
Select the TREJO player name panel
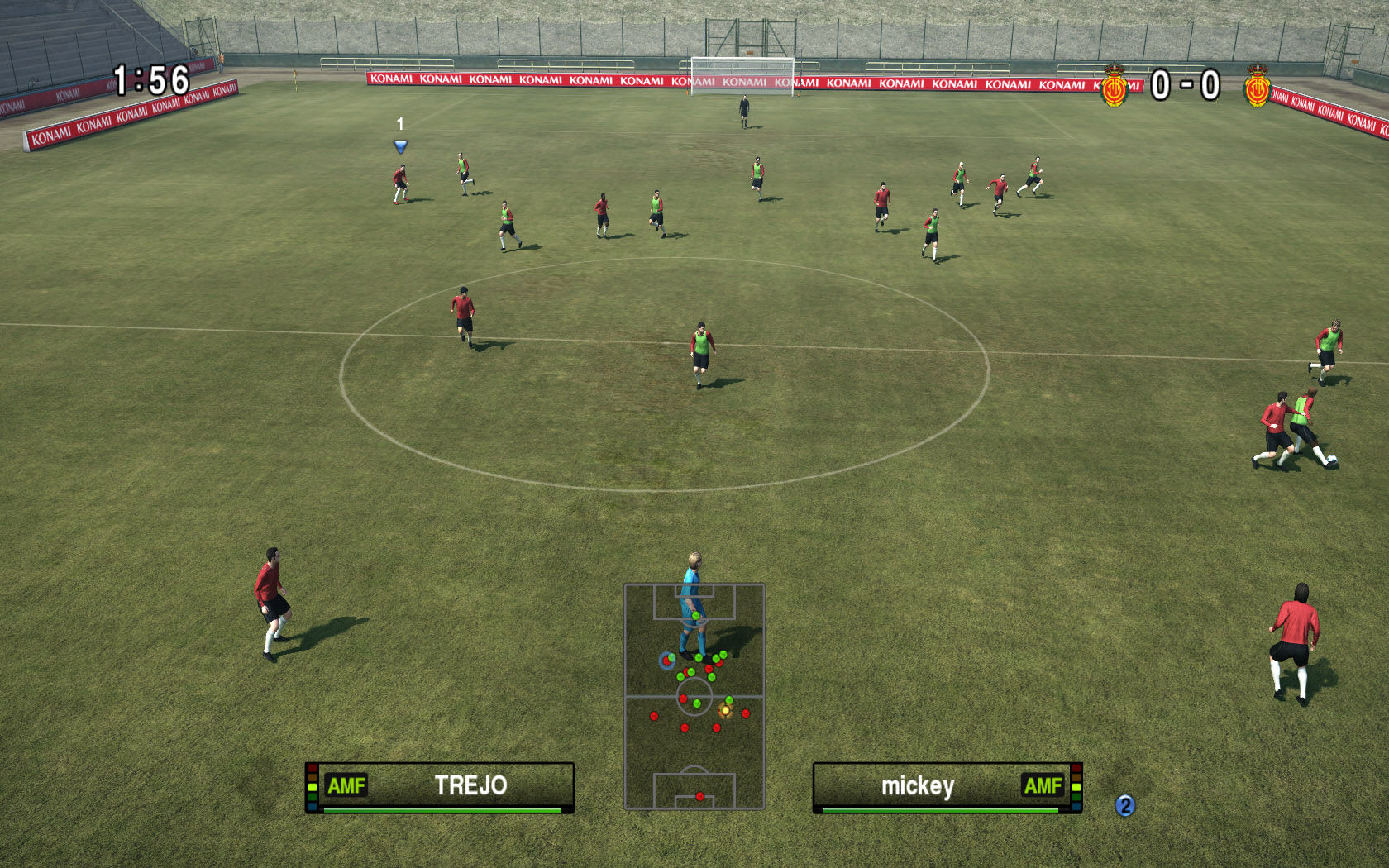(440, 786)
